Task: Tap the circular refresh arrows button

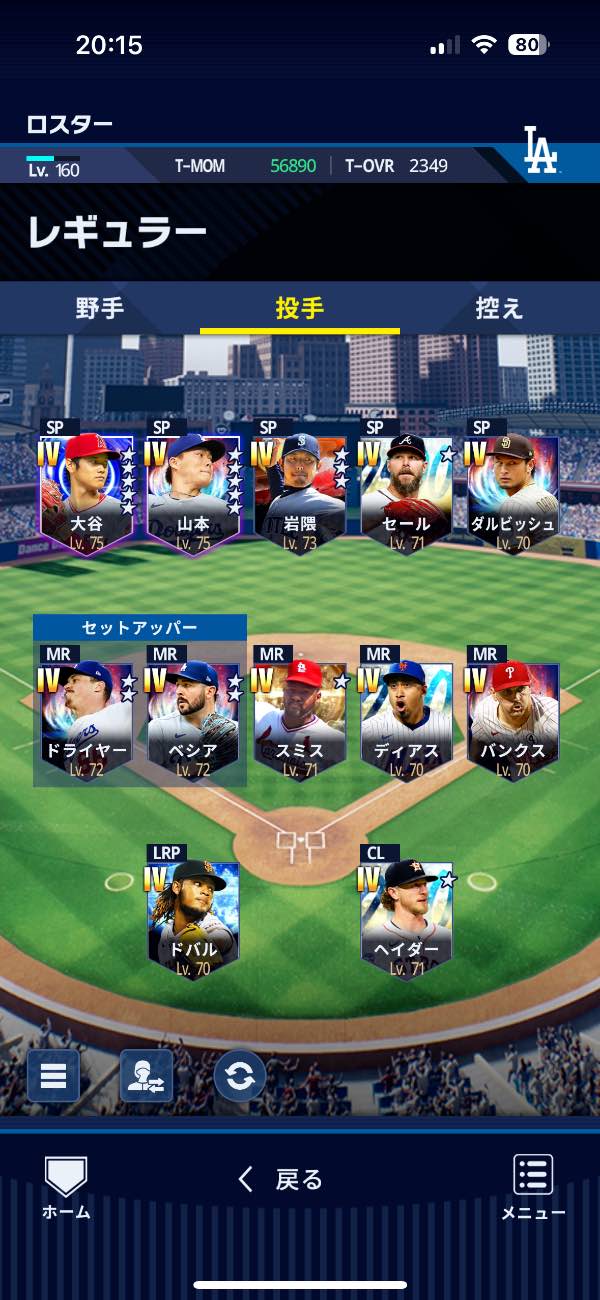Action: [240, 1076]
